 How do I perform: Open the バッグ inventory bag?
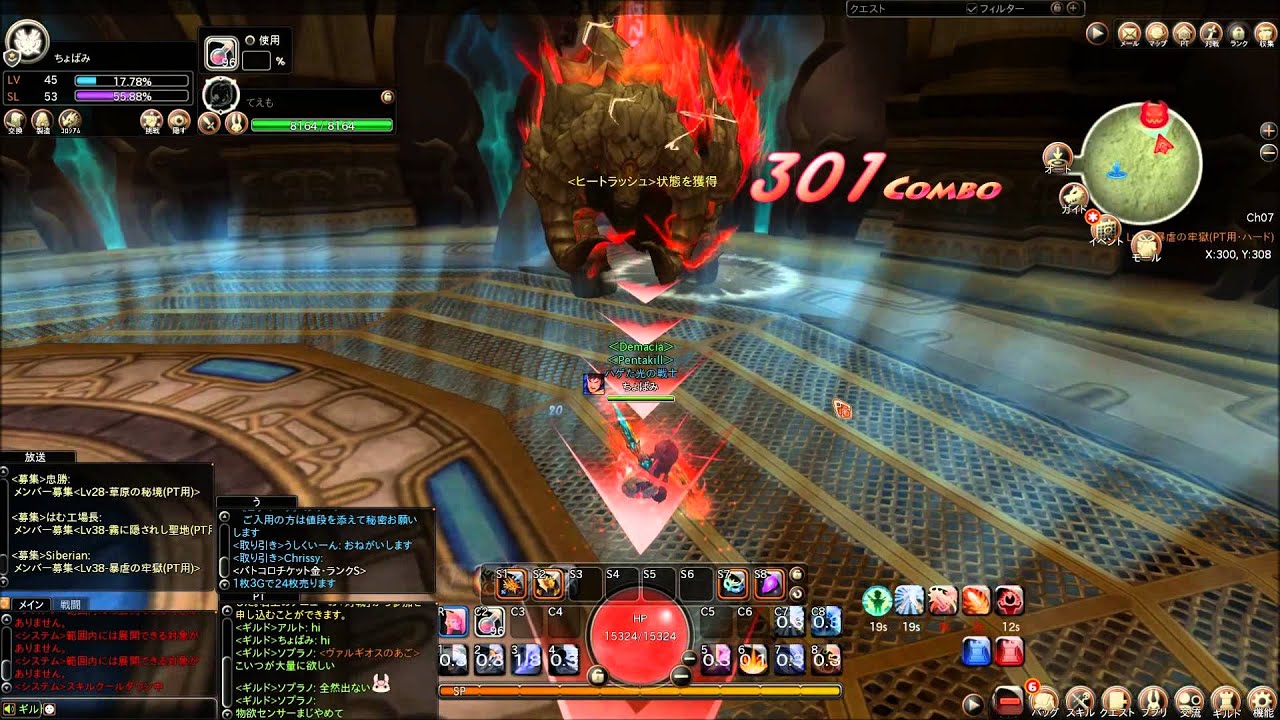1045,699
